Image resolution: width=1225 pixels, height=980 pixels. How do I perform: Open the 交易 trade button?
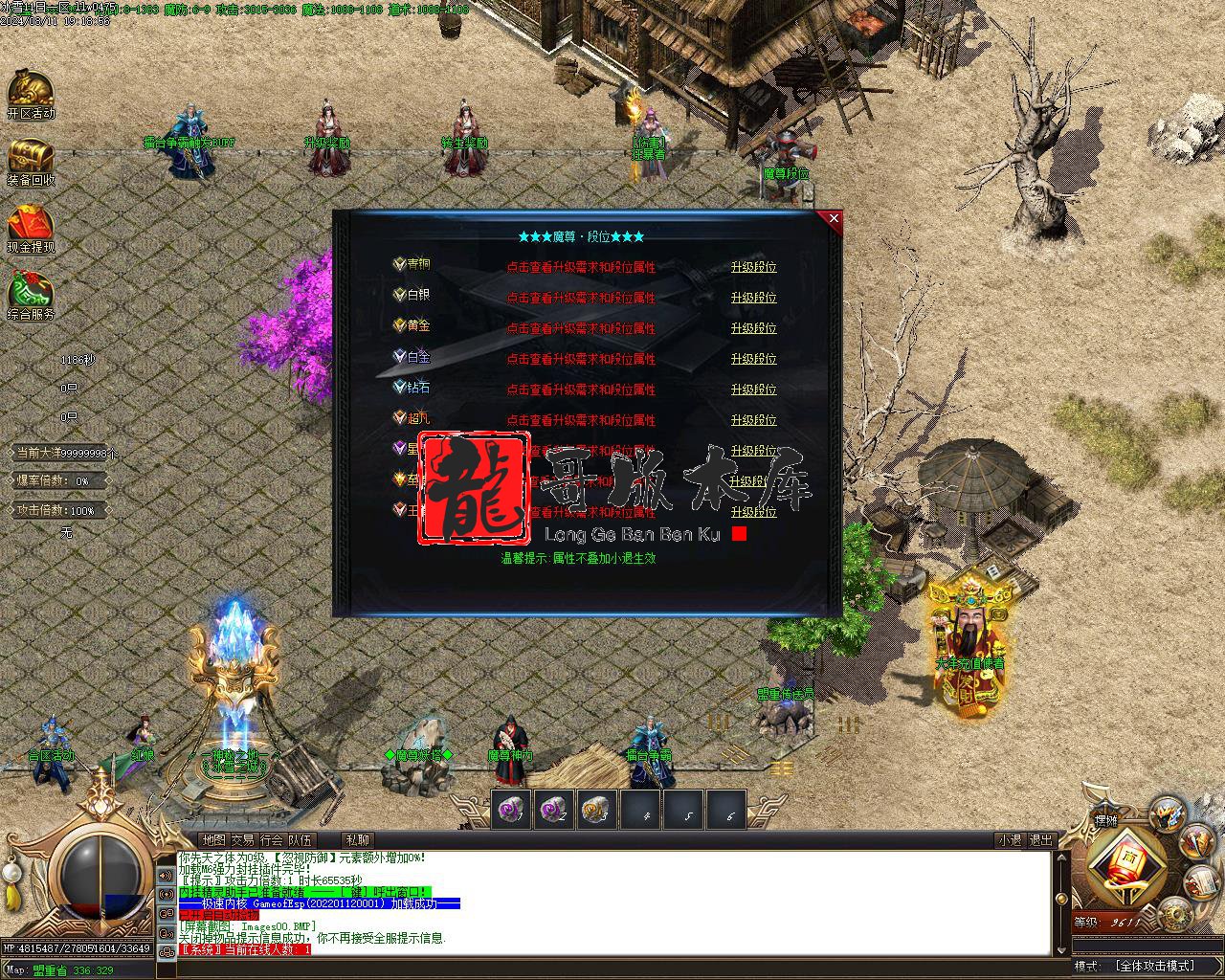point(242,840)
